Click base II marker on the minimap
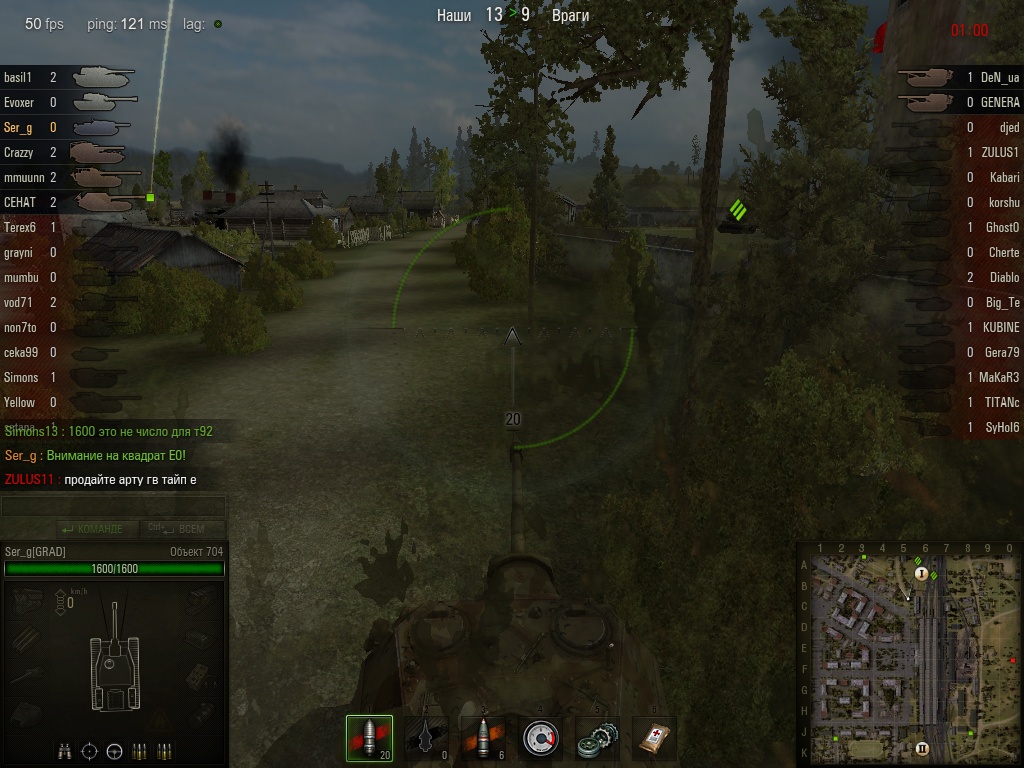 pyautogui.click(x=922, y=748)
